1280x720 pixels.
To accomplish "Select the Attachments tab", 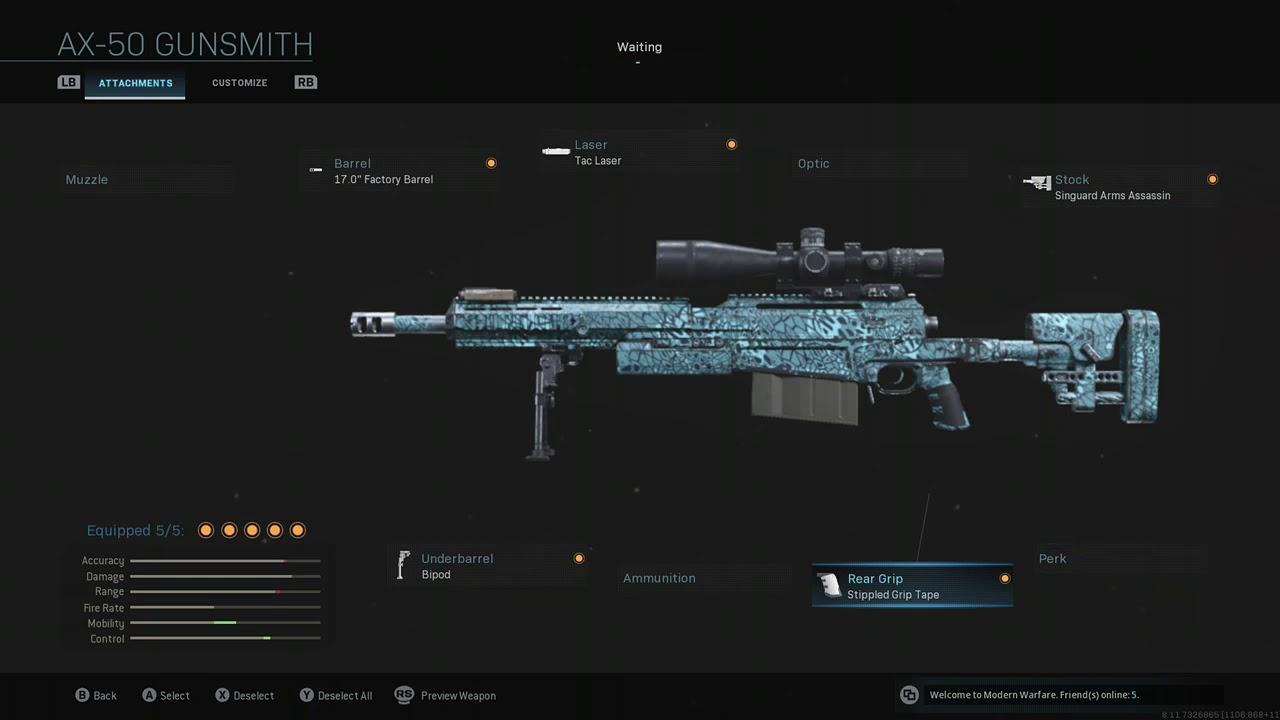I will pyautogui.click(x=135, y=83).
